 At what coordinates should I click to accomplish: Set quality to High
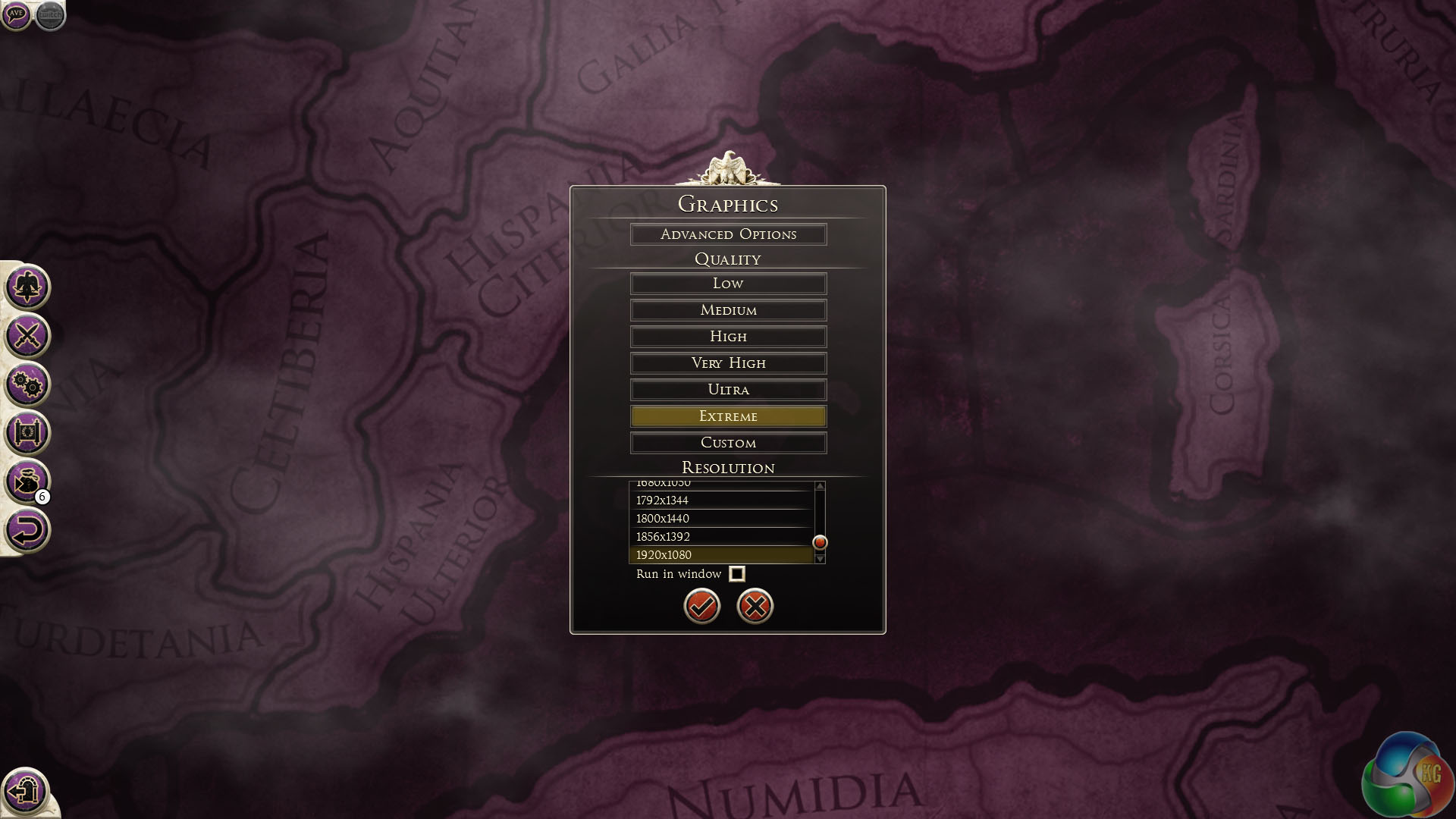click(x=728, y=337)
